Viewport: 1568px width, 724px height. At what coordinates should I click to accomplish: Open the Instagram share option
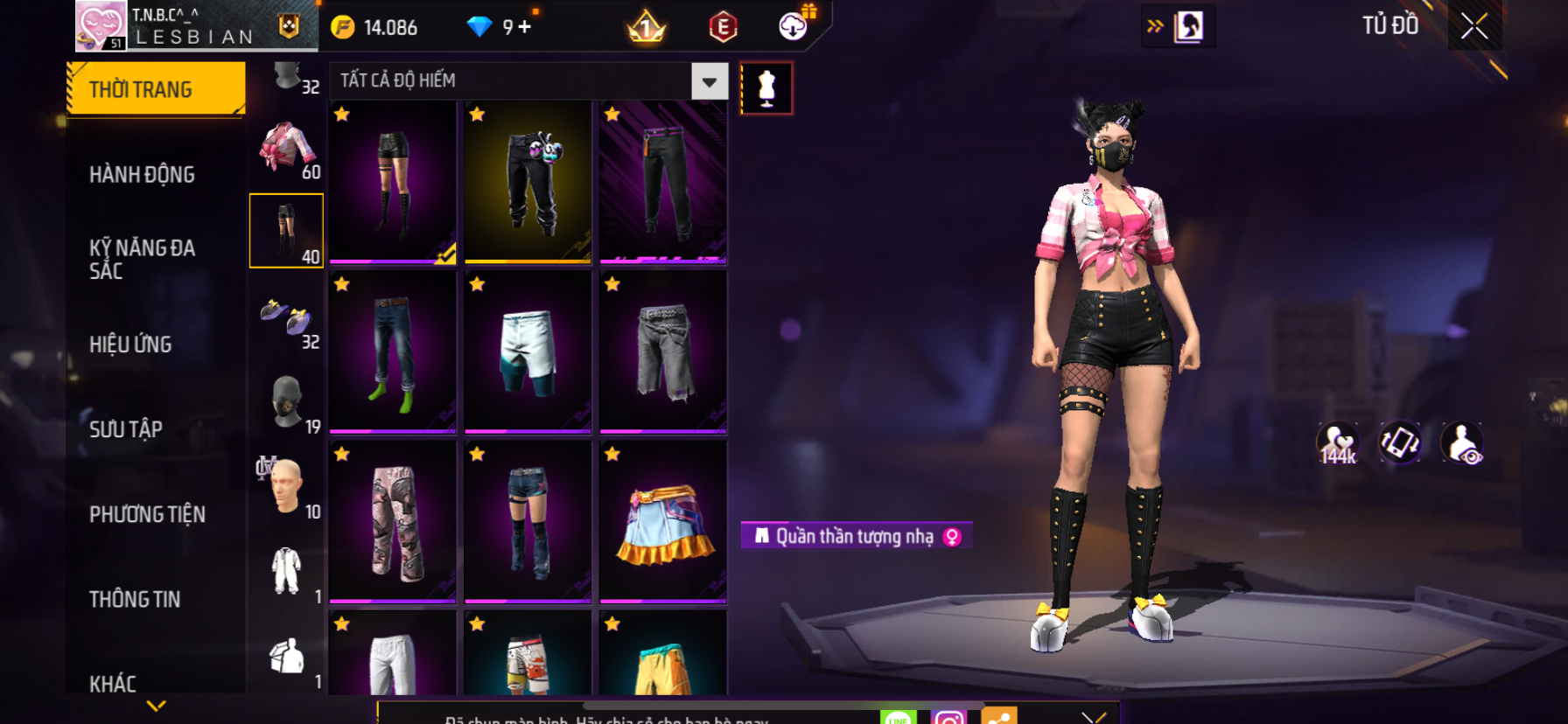(x=948, y=715)
